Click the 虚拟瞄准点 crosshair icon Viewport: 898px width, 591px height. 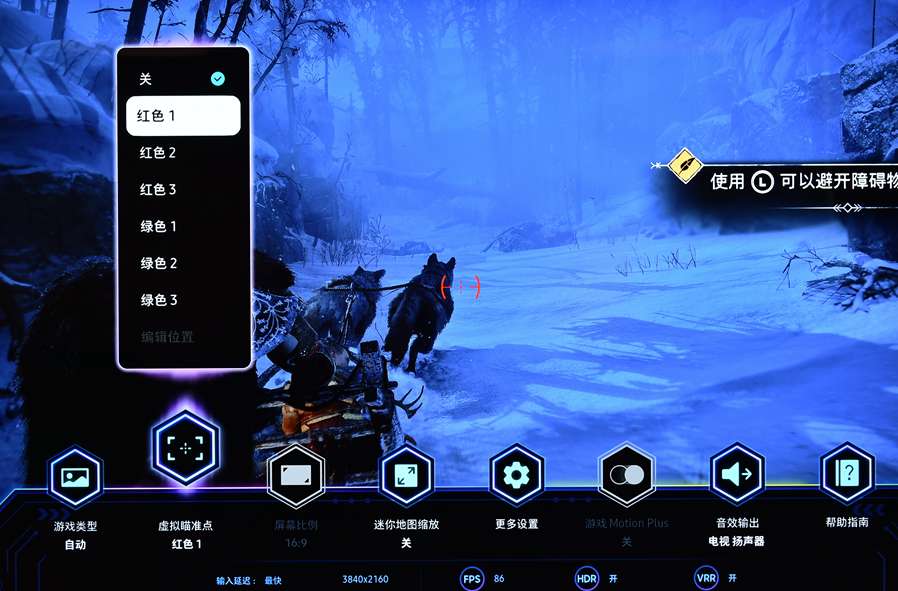pyautogui.click(x=185, y=448)
